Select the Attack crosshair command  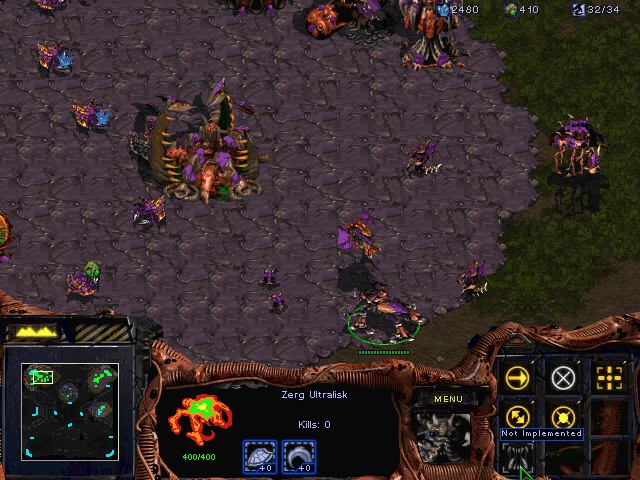pos(609,377)
